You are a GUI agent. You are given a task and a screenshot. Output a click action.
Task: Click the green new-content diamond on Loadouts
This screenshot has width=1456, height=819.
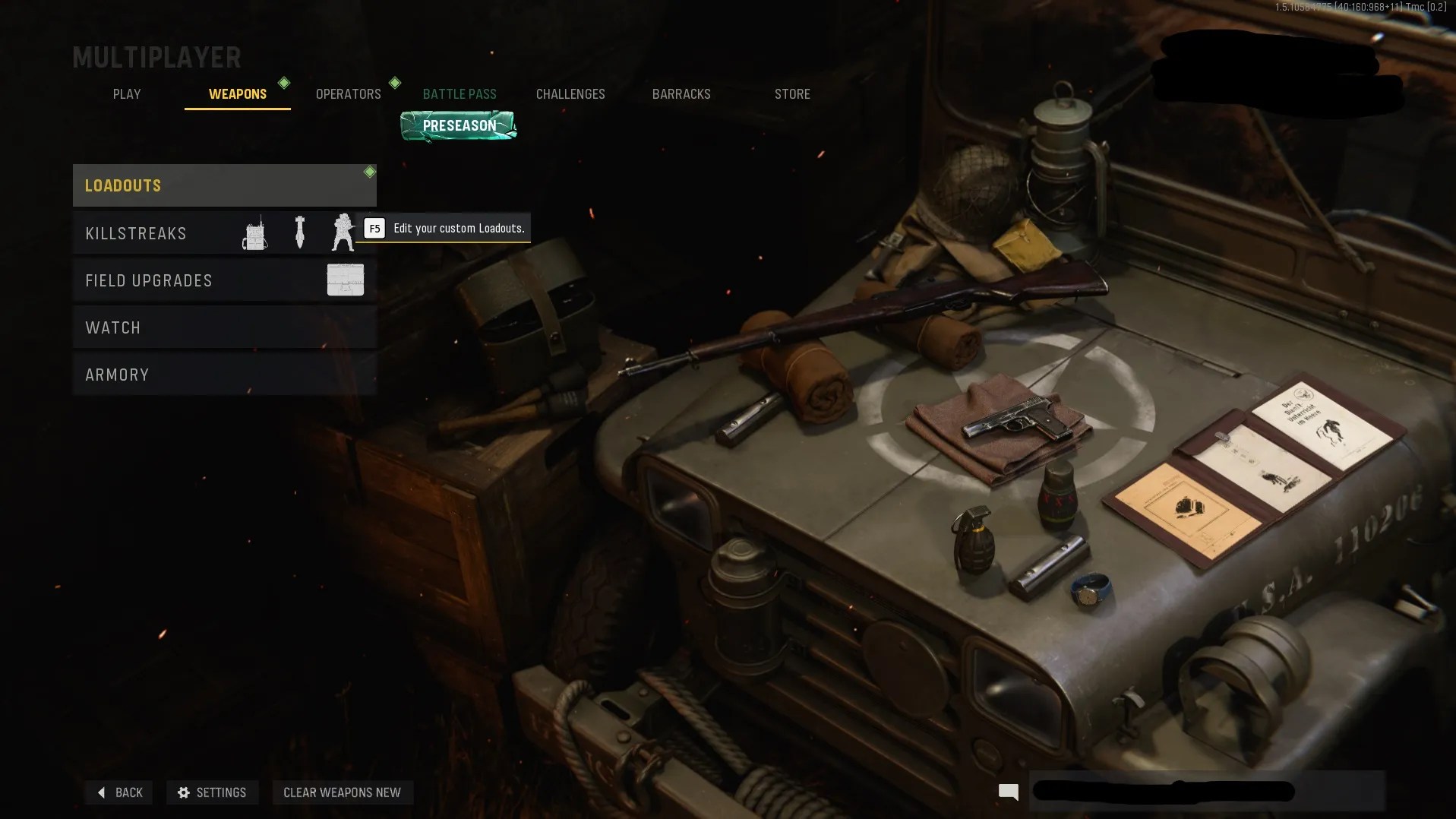point(370,172)
